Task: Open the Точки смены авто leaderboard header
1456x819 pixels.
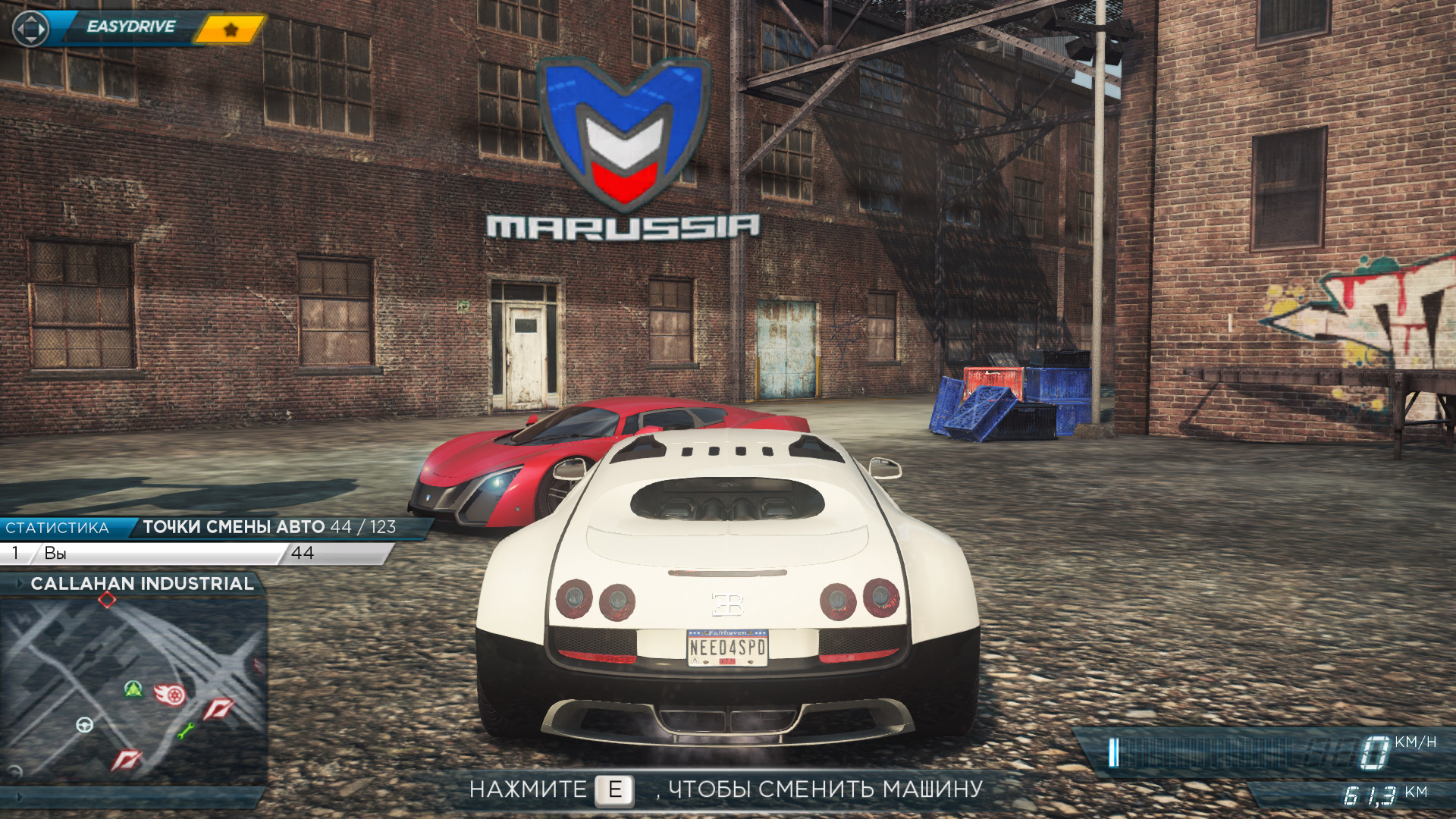Action: (269, 527)
